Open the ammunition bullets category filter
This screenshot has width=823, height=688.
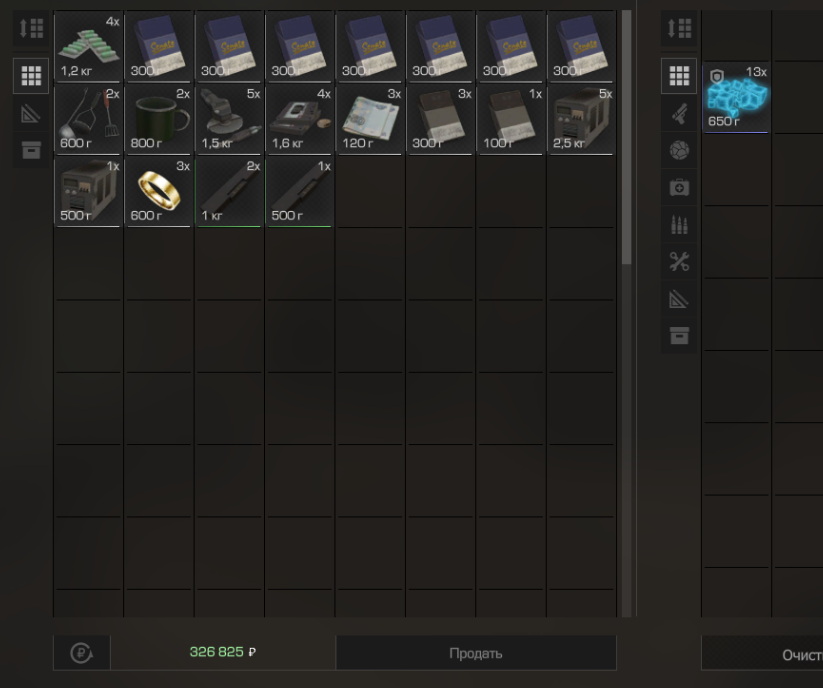[679, 225]
